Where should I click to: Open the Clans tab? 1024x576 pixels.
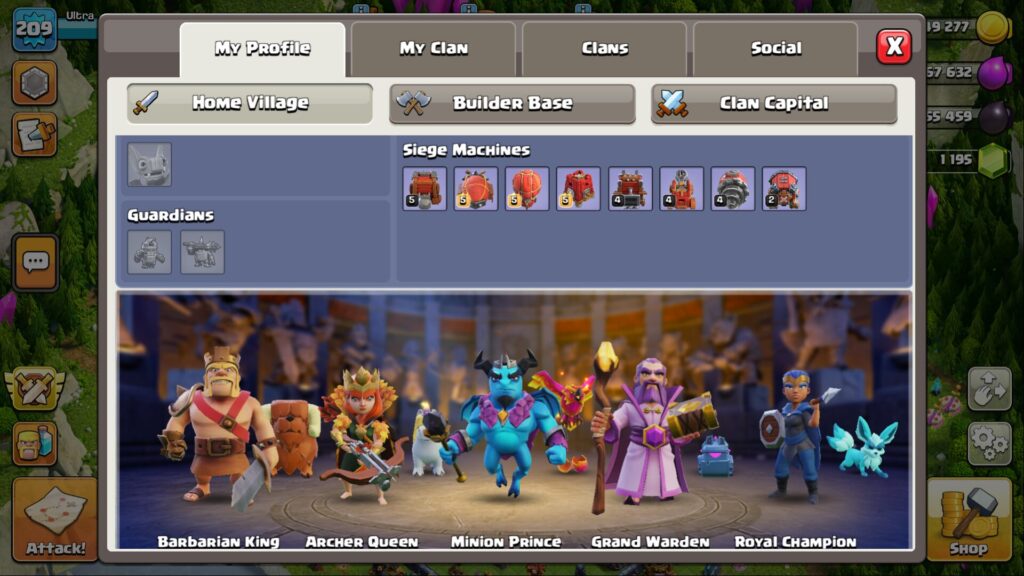point(604,48)
